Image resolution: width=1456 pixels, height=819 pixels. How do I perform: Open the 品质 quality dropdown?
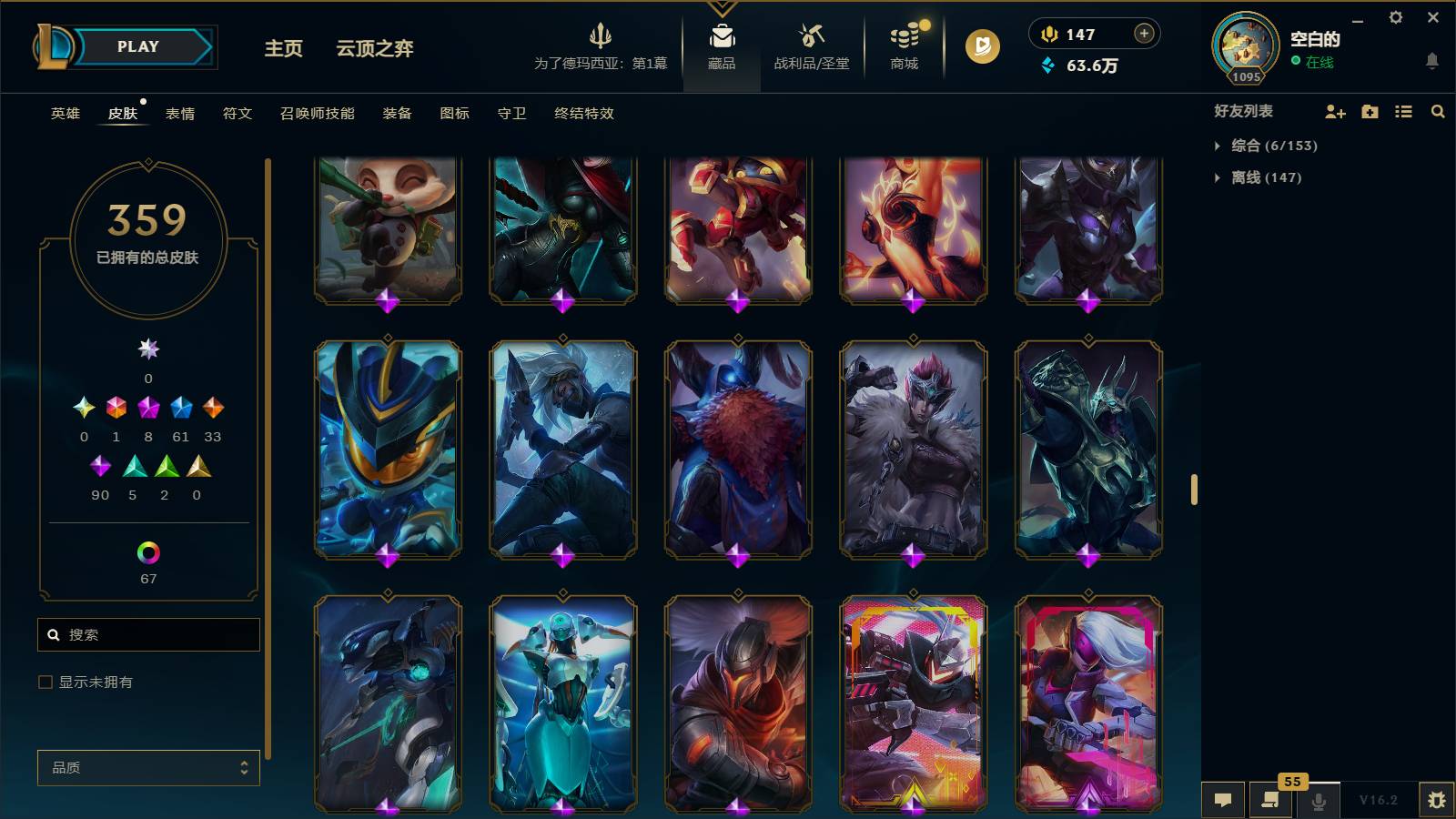(x=148, y=768)
